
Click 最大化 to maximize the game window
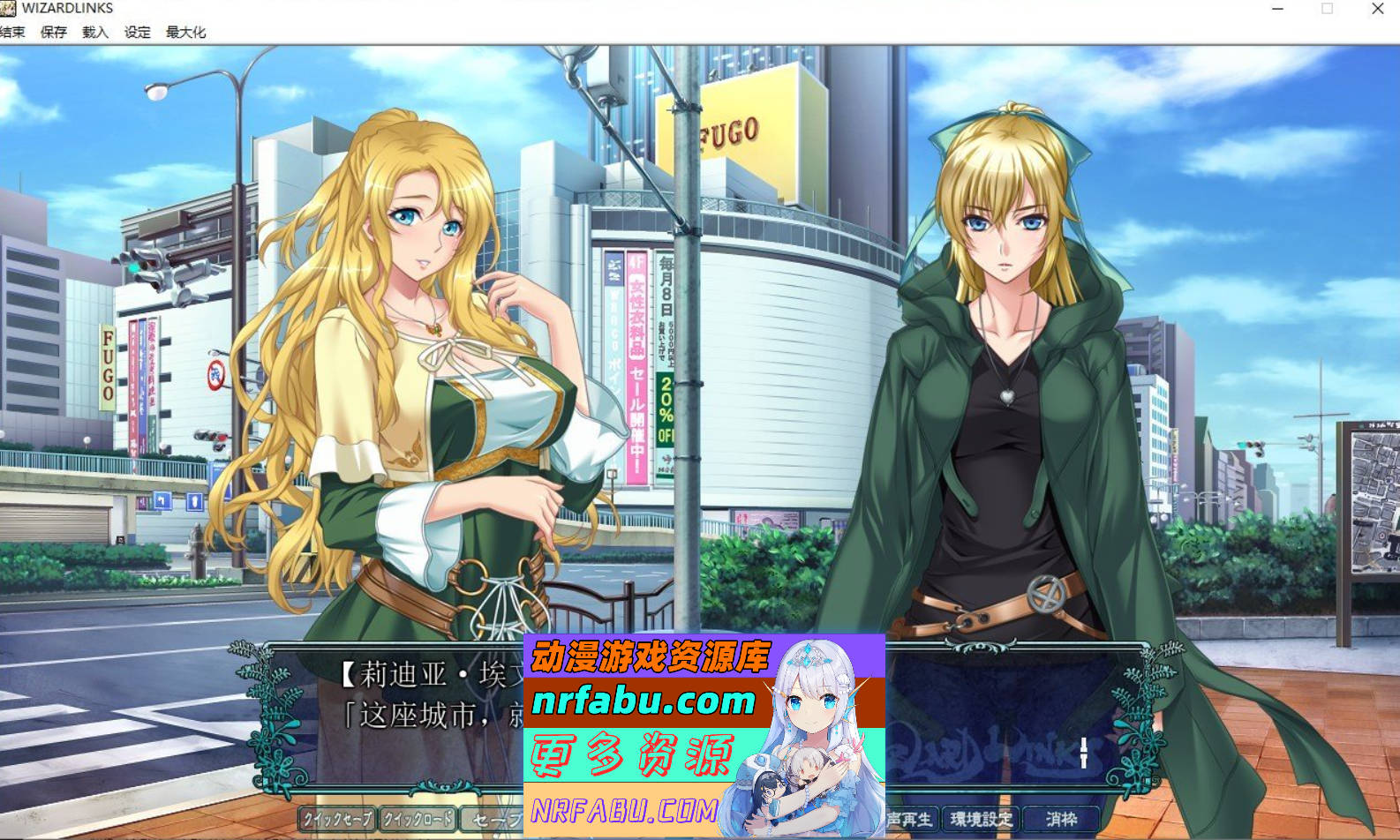point(185,32)
